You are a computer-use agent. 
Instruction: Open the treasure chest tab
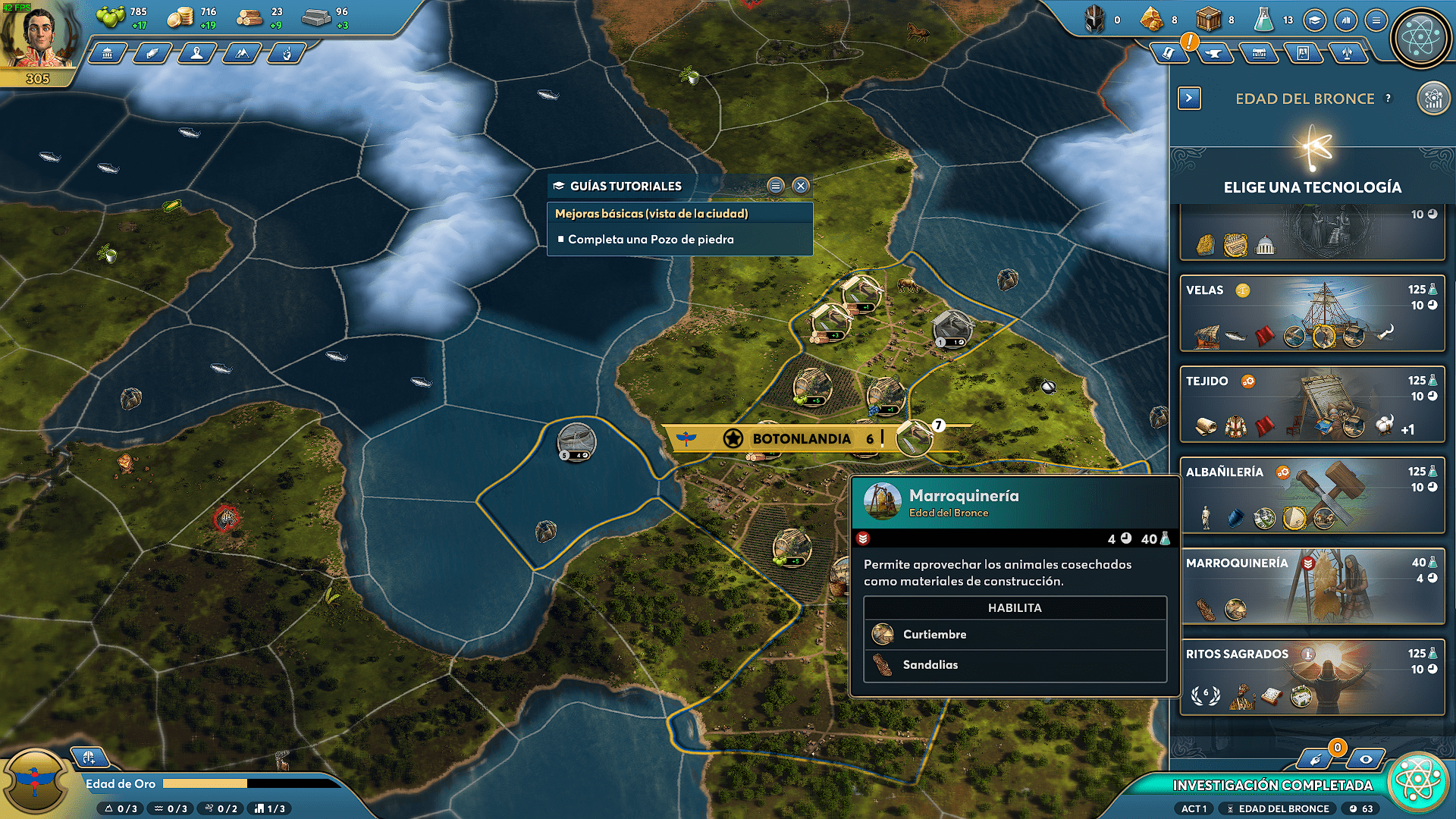tap(1259, 53)
